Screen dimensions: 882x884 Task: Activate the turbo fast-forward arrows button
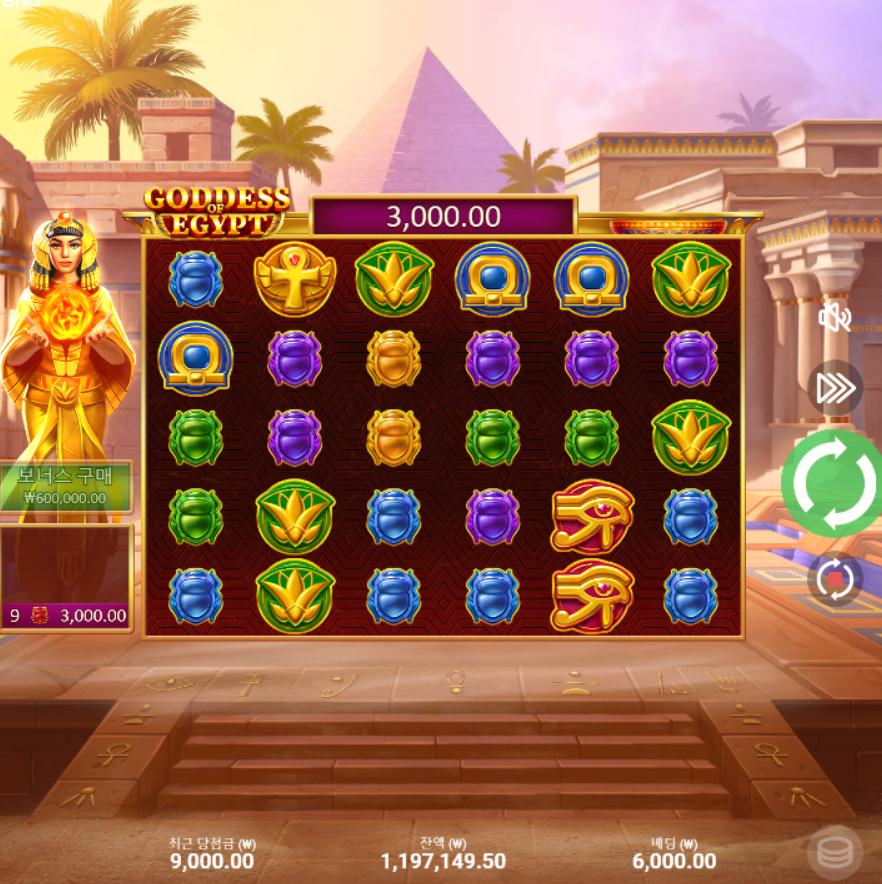pos(834,388)
